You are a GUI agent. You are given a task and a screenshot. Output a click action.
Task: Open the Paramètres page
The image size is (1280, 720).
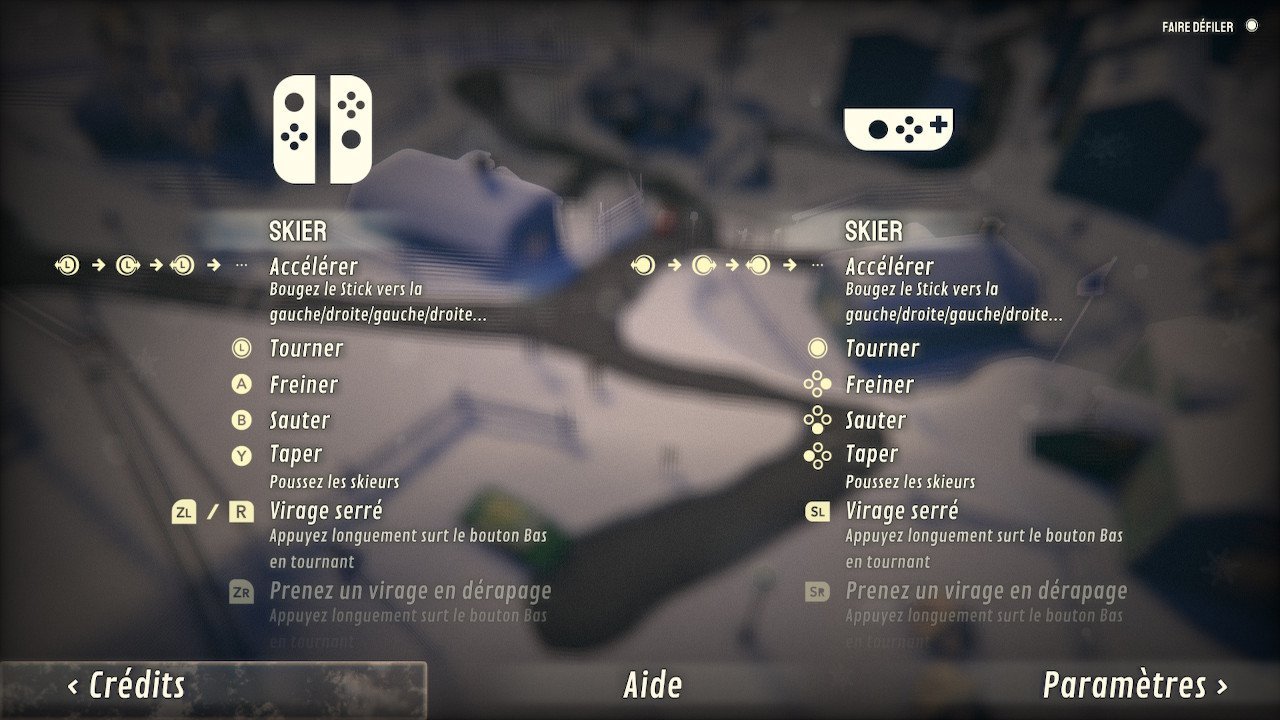pos(1135,686)
